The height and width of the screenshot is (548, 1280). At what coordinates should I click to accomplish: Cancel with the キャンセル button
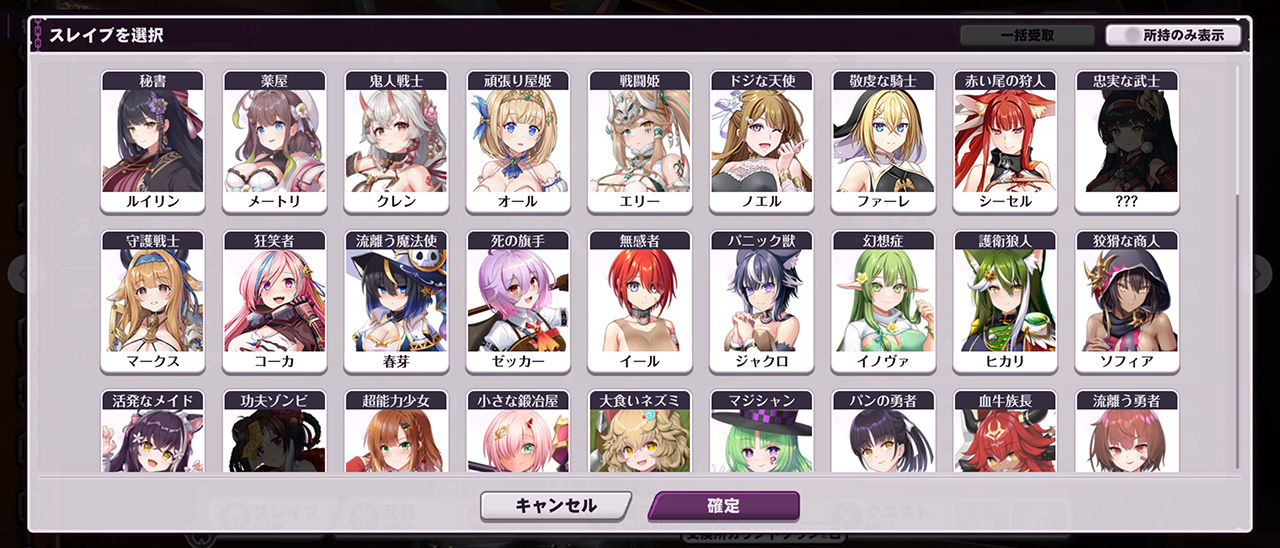(x=555, y=506)
